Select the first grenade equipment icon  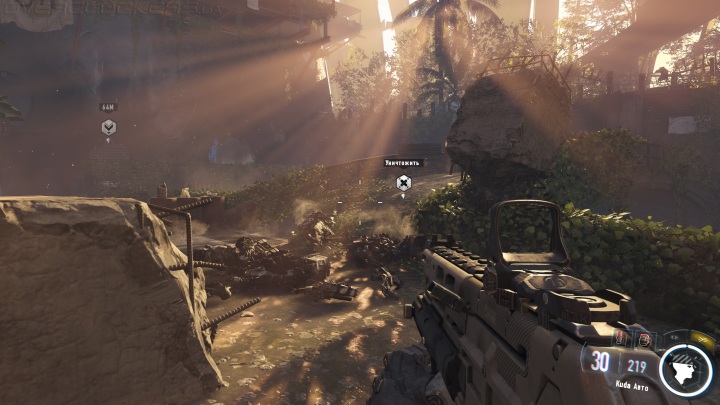click(x=619, y=339)
